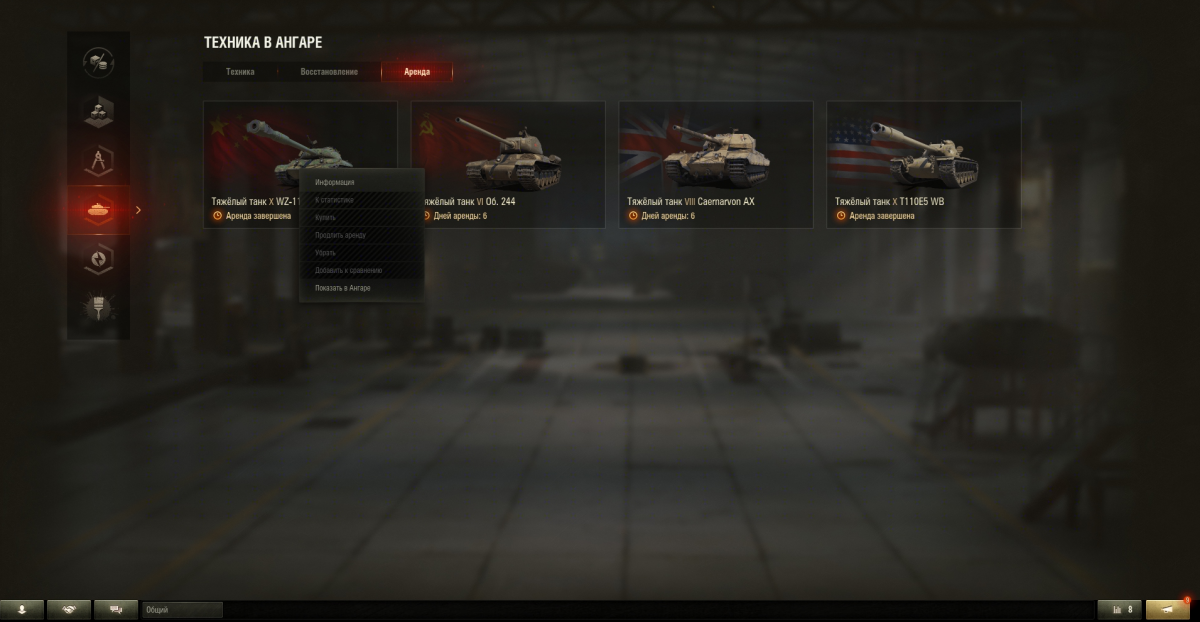Open the contacts person icon button
Viewport: 1200px width, 622px height.
[22, 609]
